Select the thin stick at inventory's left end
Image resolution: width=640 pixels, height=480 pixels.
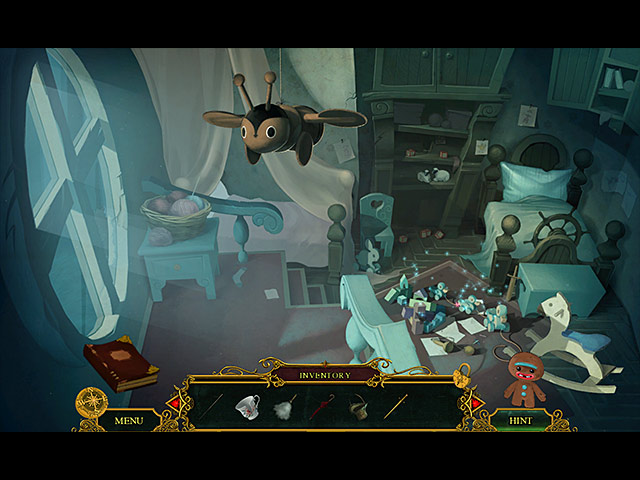tap(211, 406)
